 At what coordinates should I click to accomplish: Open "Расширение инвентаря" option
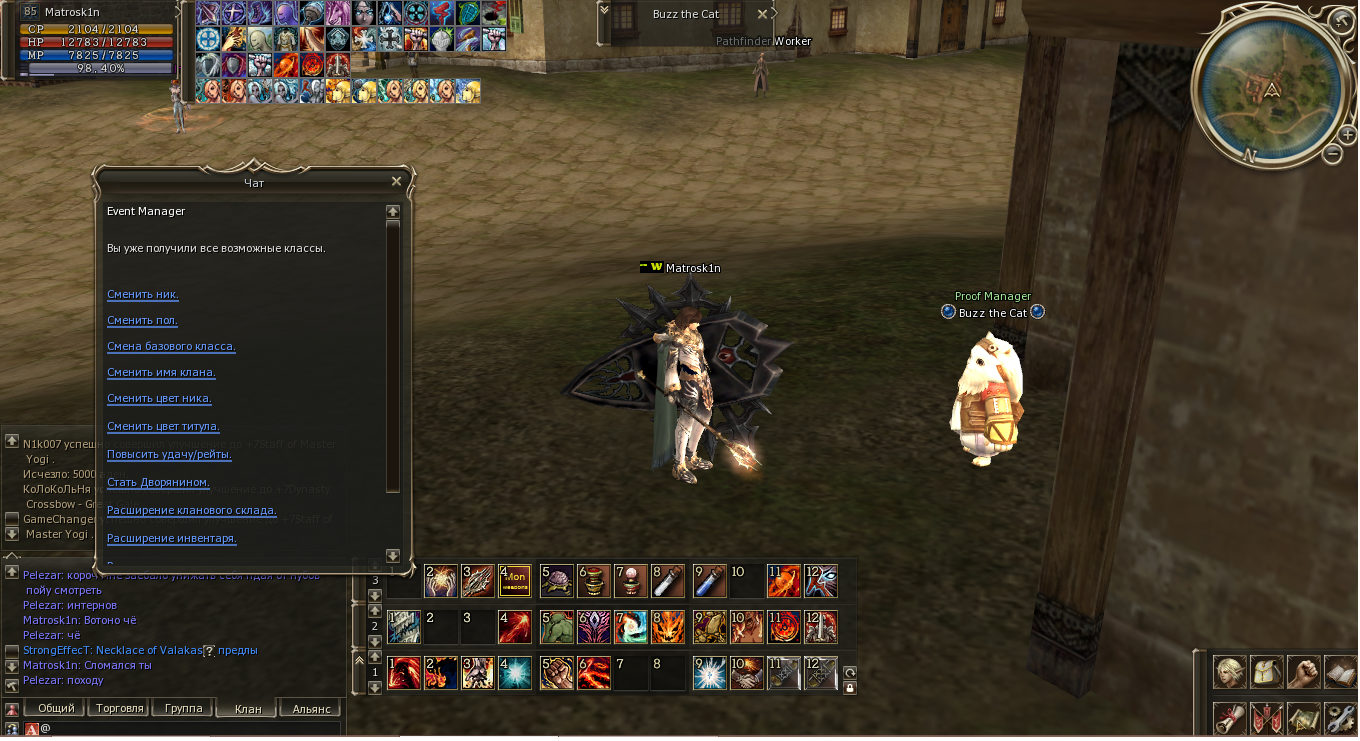171,539
